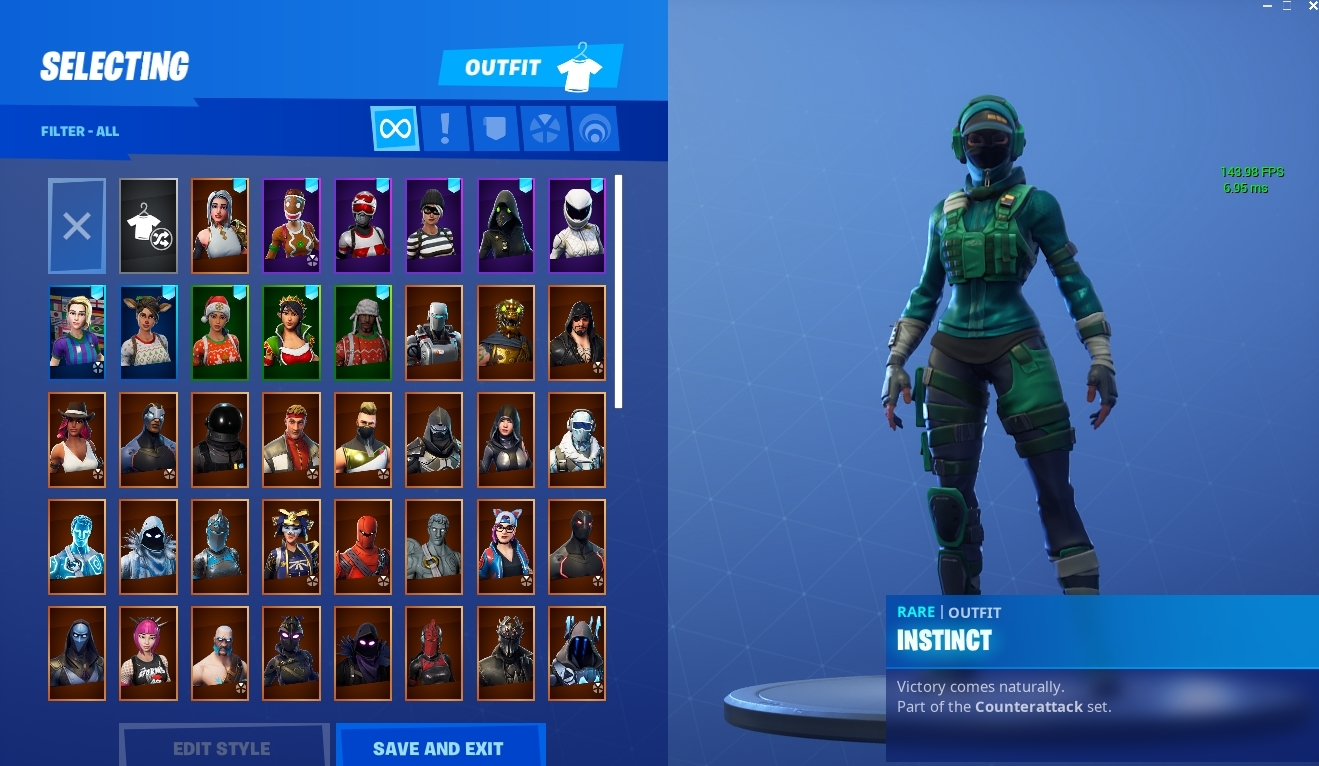
Task: Open the concentric rings filter icon
Action: [594, 128]
